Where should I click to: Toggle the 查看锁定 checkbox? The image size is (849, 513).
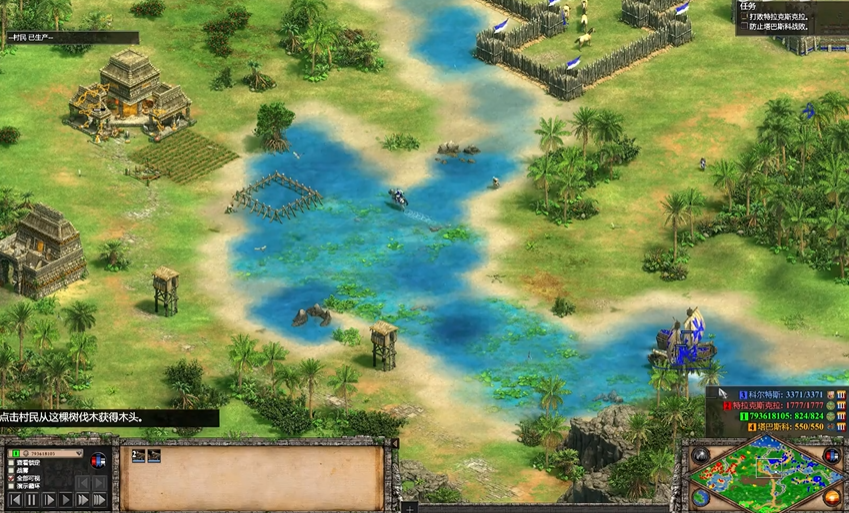click(x=13, y=463)
